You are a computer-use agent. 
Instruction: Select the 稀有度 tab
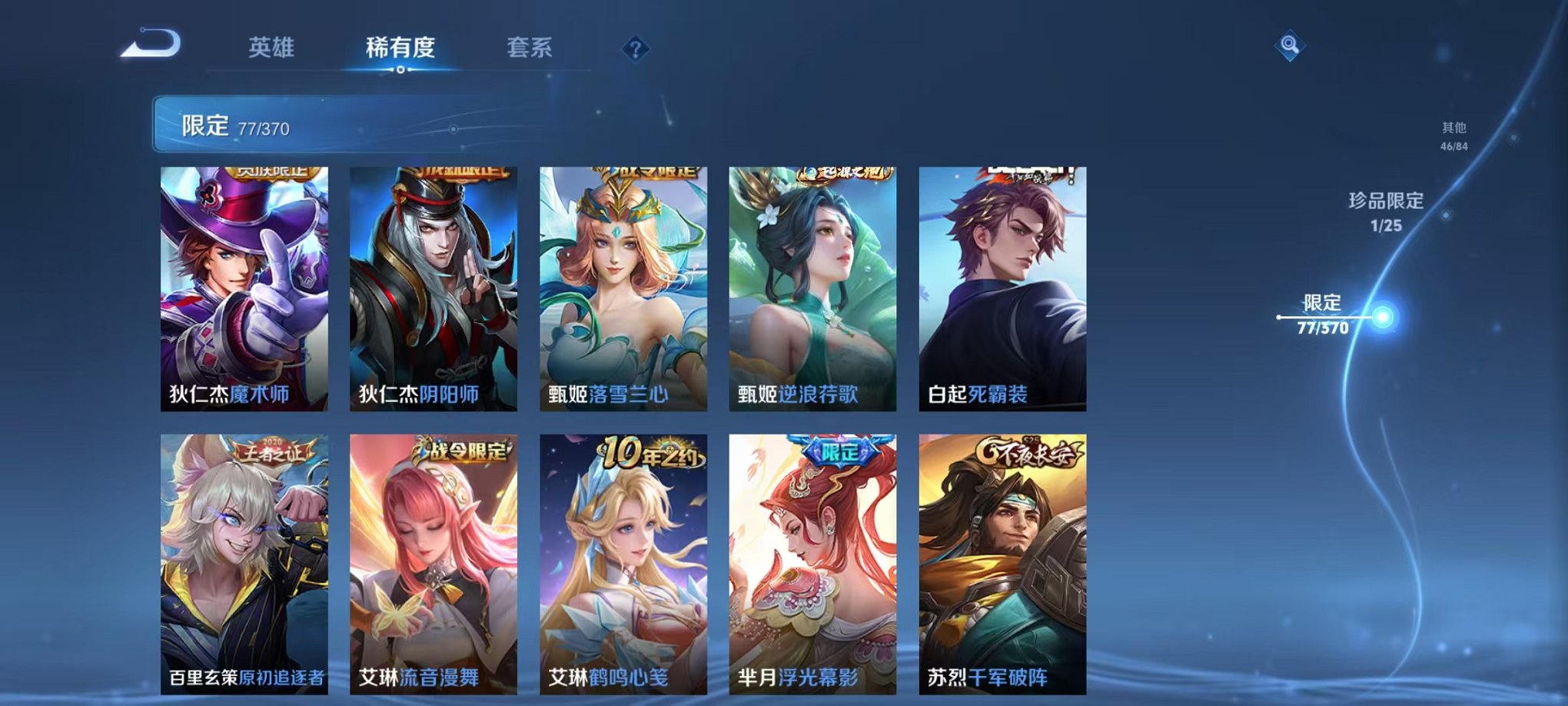(x=399, y=48)
